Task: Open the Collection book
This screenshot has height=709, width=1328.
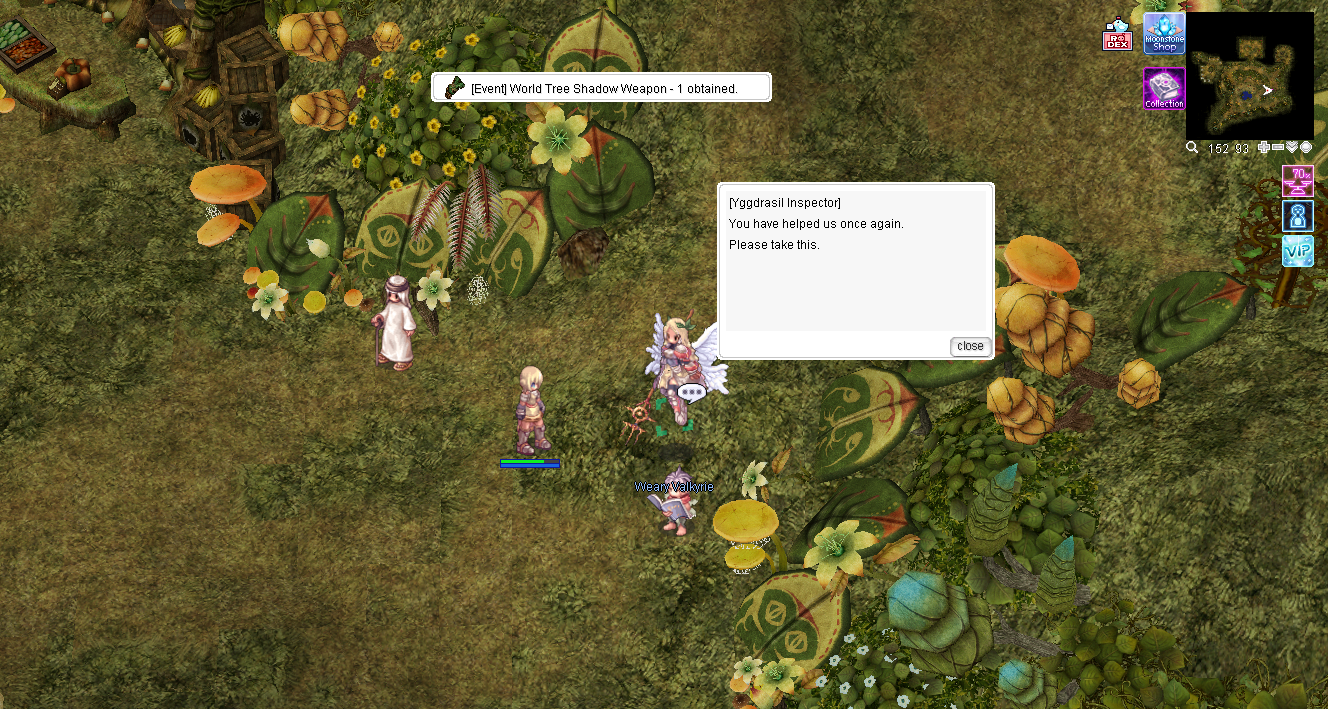Action: [1164, 89]
